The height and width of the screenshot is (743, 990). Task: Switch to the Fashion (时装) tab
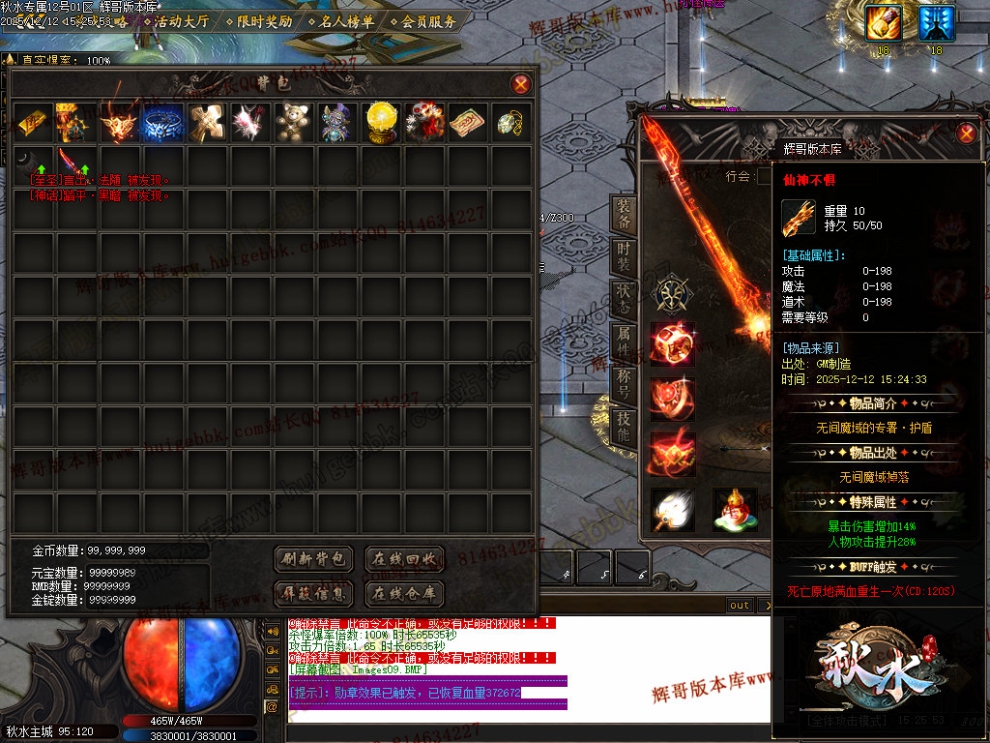coord(624,258)
